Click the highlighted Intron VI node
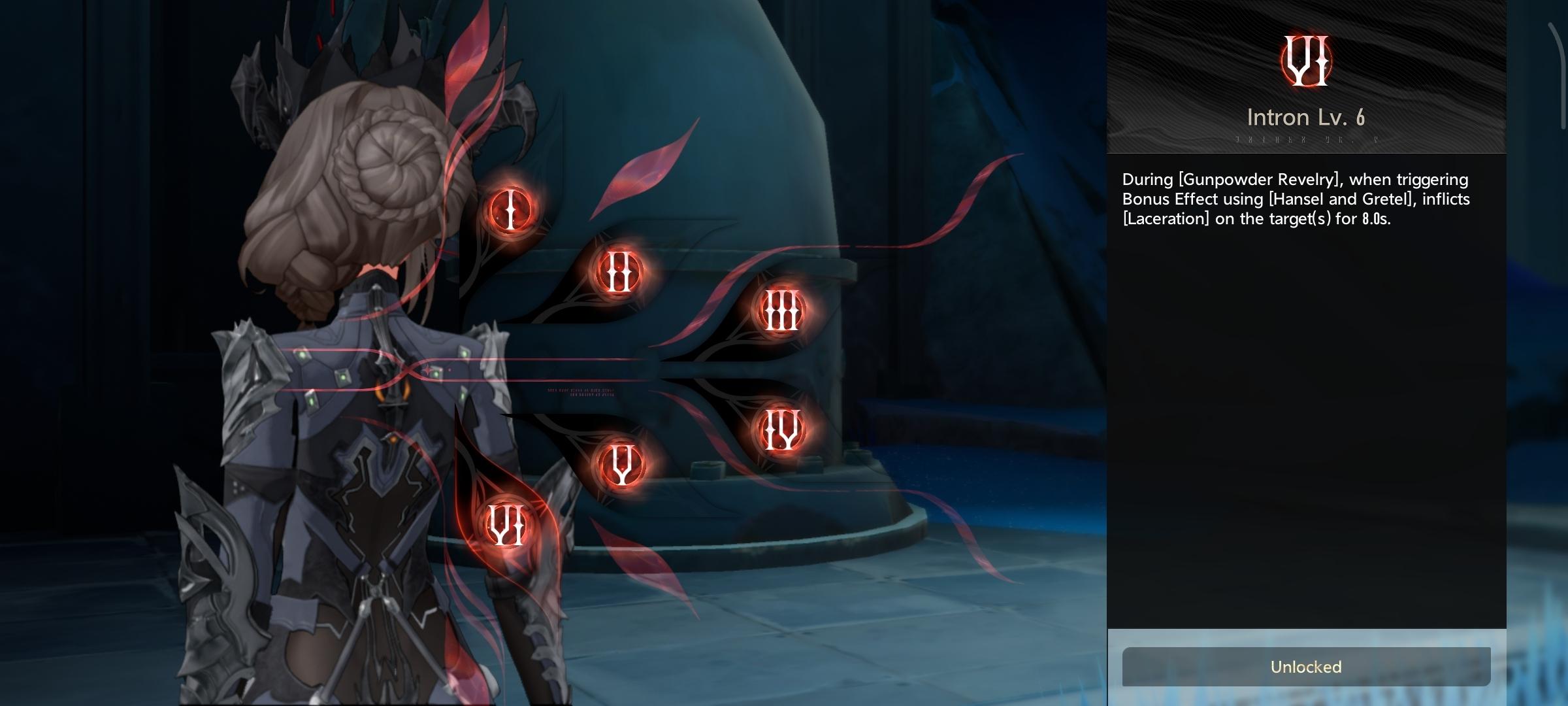1568x706 pixels. coord(507,525)
